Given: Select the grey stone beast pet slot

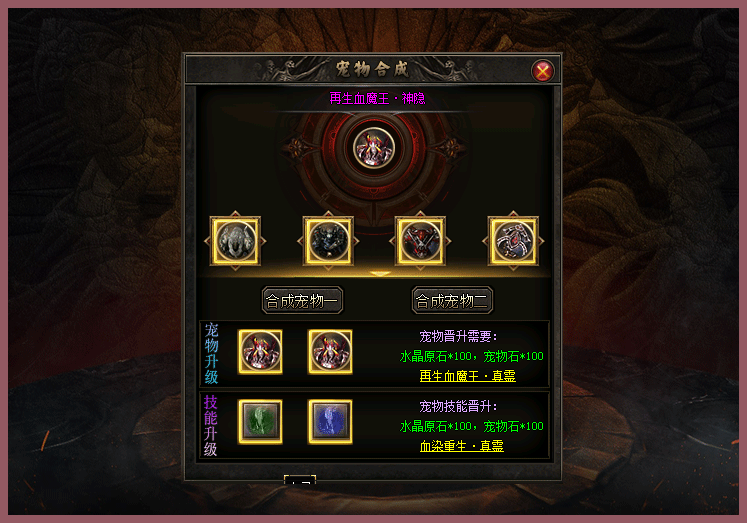Looking at the screenshot, I should [237, 241].
